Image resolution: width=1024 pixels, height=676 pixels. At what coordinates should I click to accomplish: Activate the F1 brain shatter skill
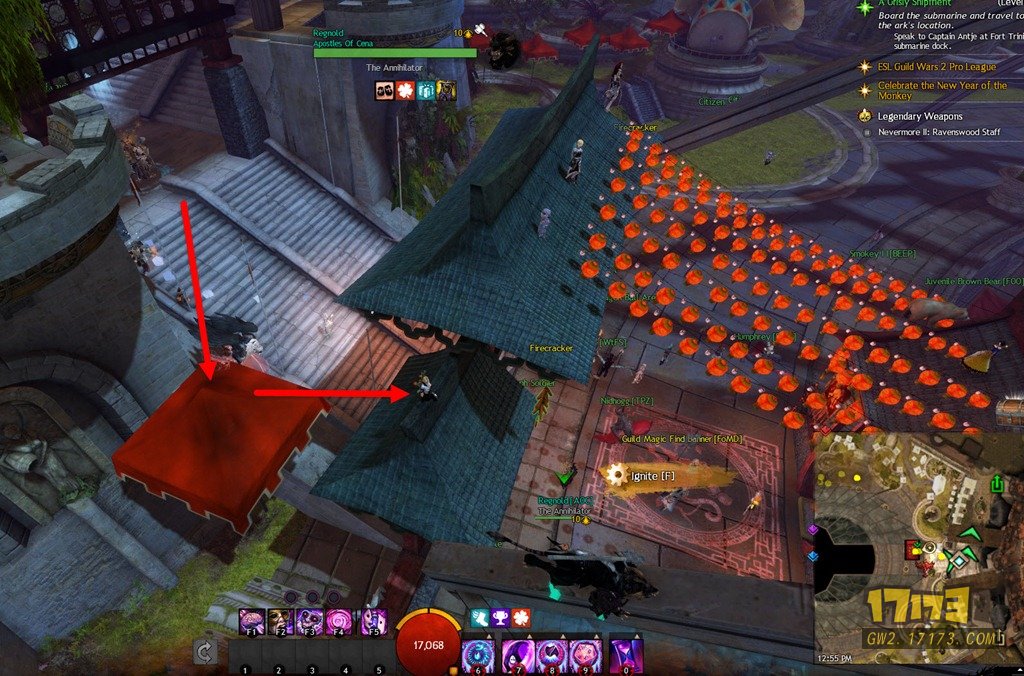pos(252,622)
